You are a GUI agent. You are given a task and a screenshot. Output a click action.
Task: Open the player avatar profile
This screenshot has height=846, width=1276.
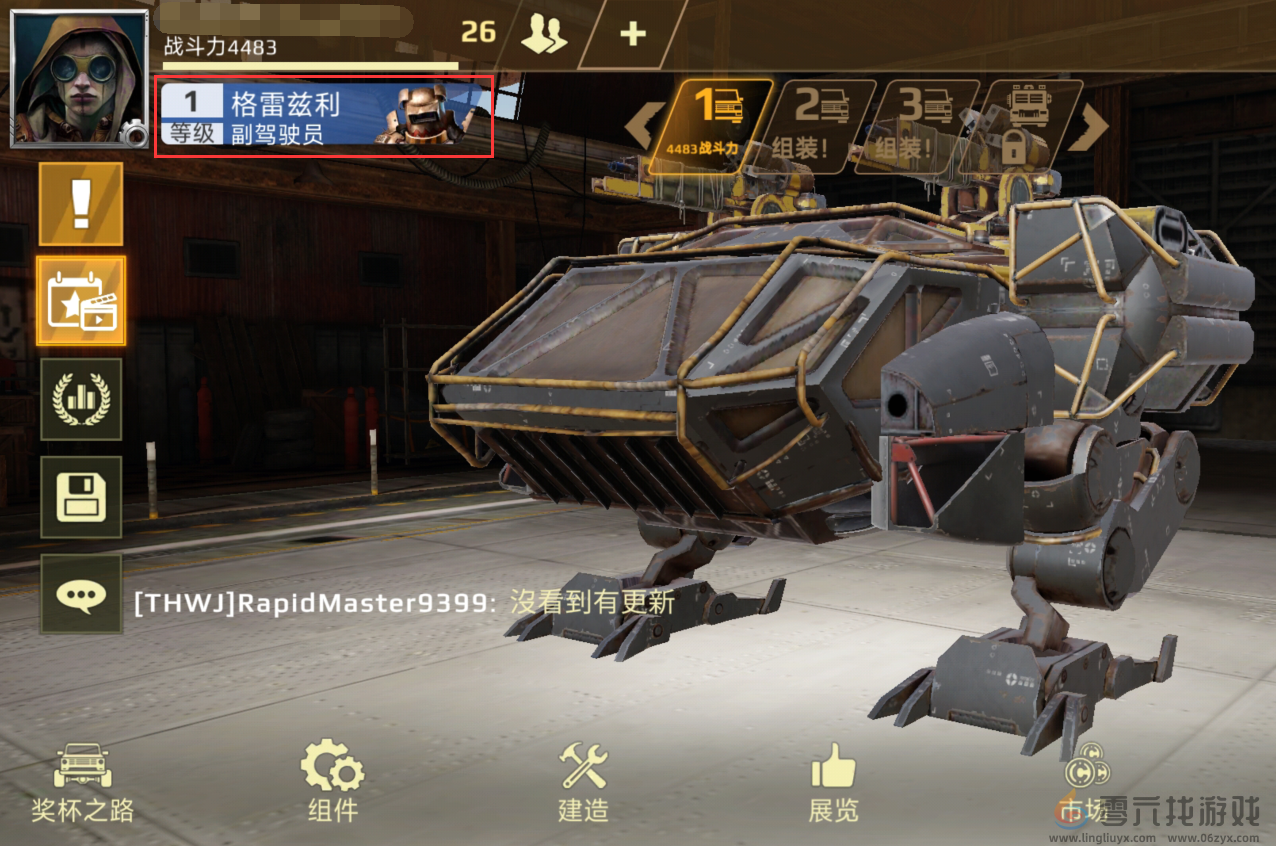pos(78,78)
